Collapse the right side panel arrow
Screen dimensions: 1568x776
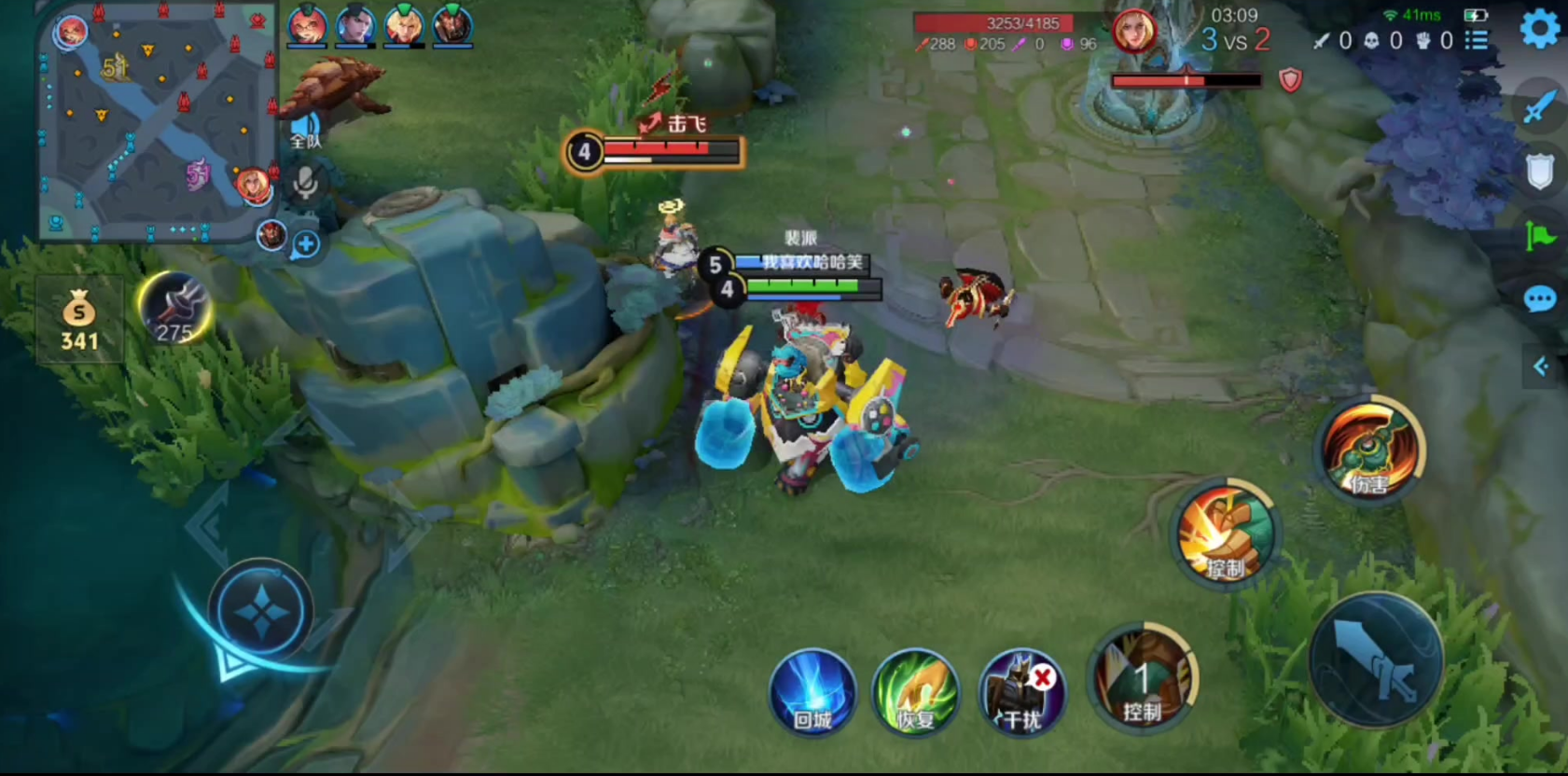click(x=1541, y=367)
